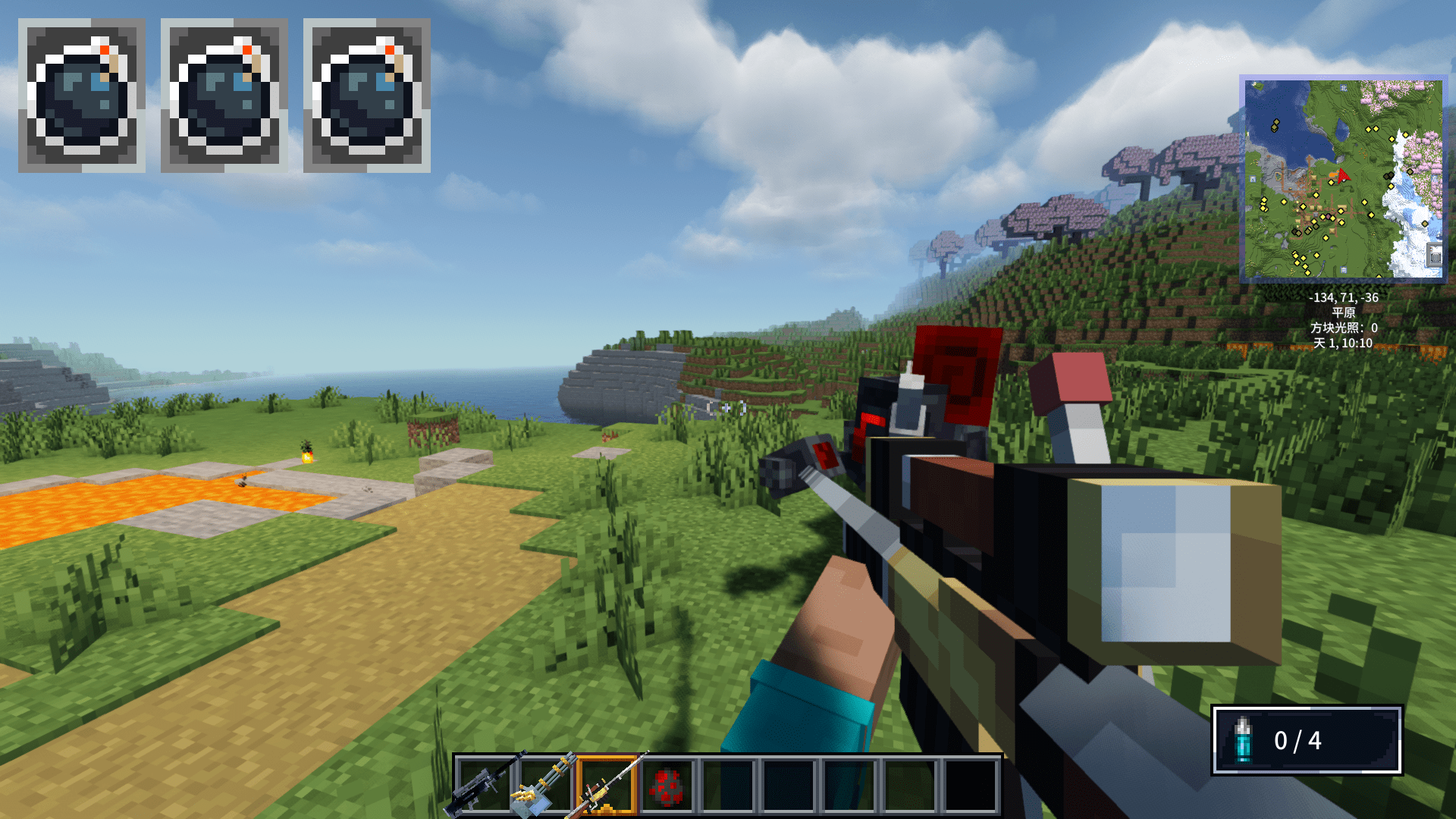The width and height of the screenshot is (1456, 819).
Task: Click the first bomb grenade icon
Action: click(81, 95)
